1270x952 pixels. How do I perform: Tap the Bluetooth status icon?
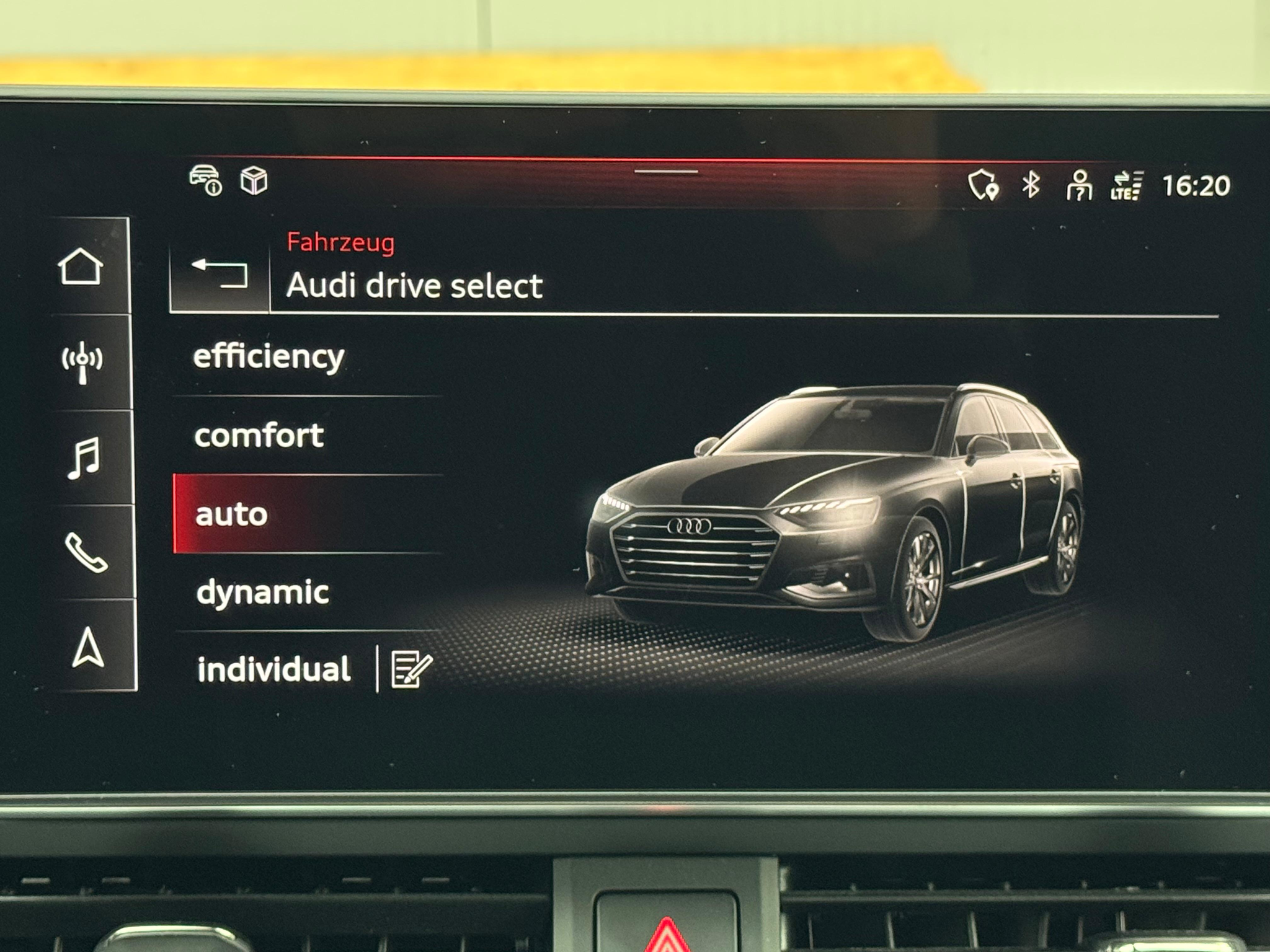point(1031,185)
